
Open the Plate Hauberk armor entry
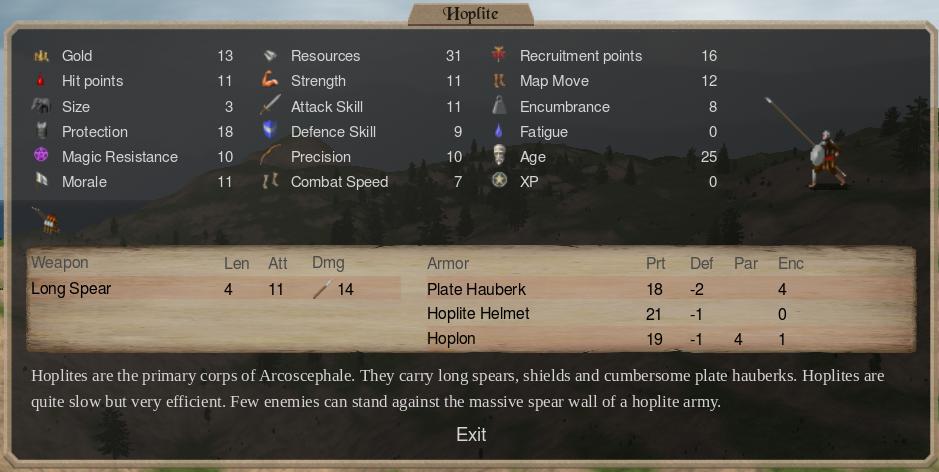click(476, 289)
